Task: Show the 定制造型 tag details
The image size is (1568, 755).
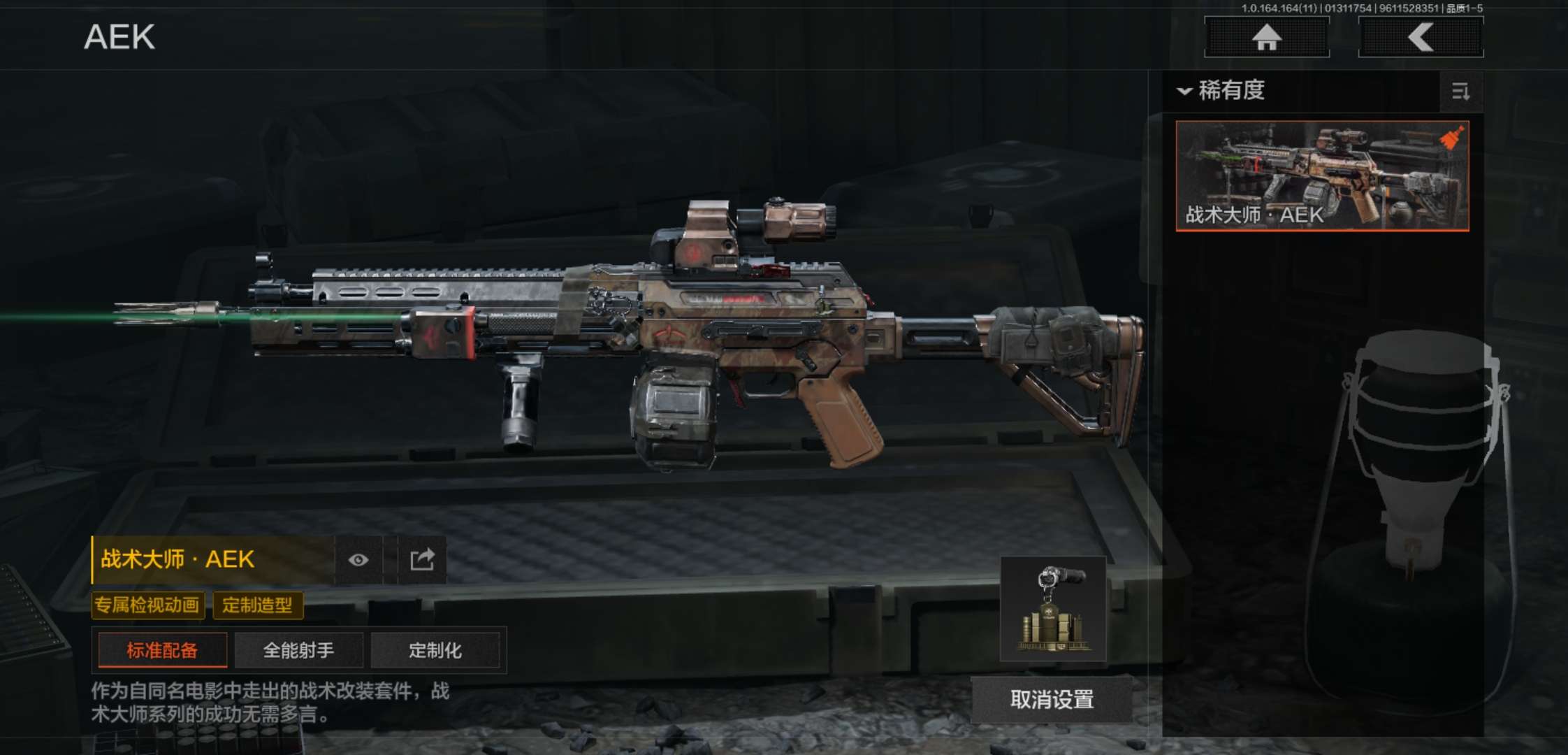Action: point(257,605)
